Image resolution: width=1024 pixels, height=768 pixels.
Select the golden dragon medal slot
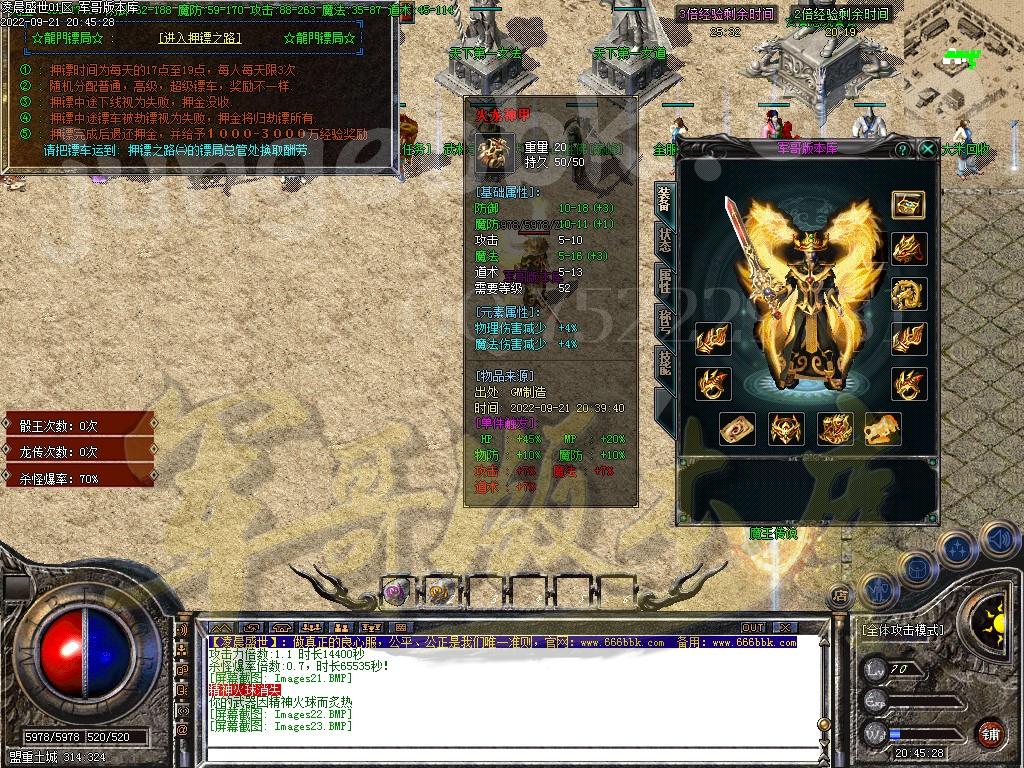[x=908, y=294]
